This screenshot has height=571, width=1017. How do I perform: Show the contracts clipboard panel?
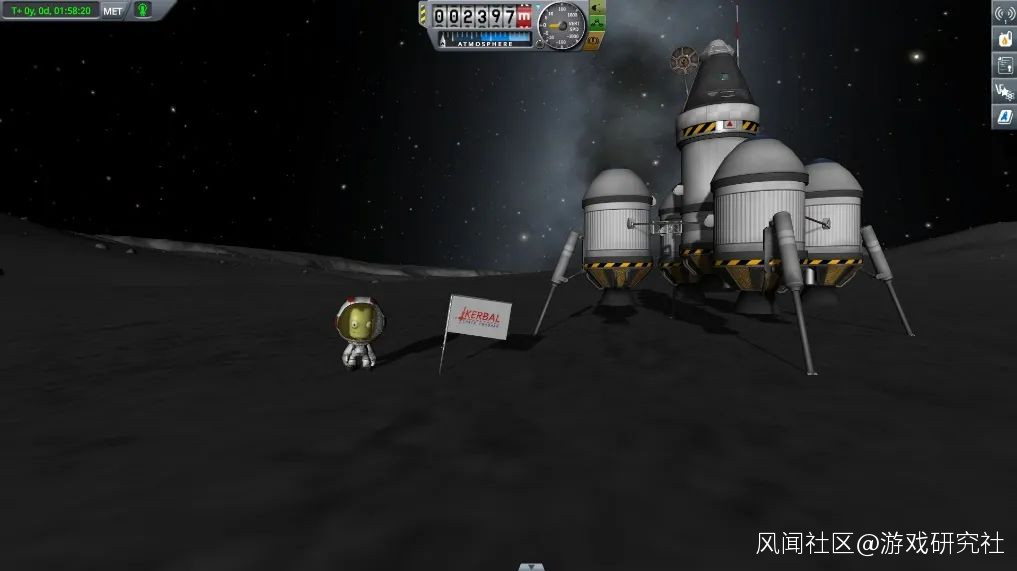tap(1003, 65)
